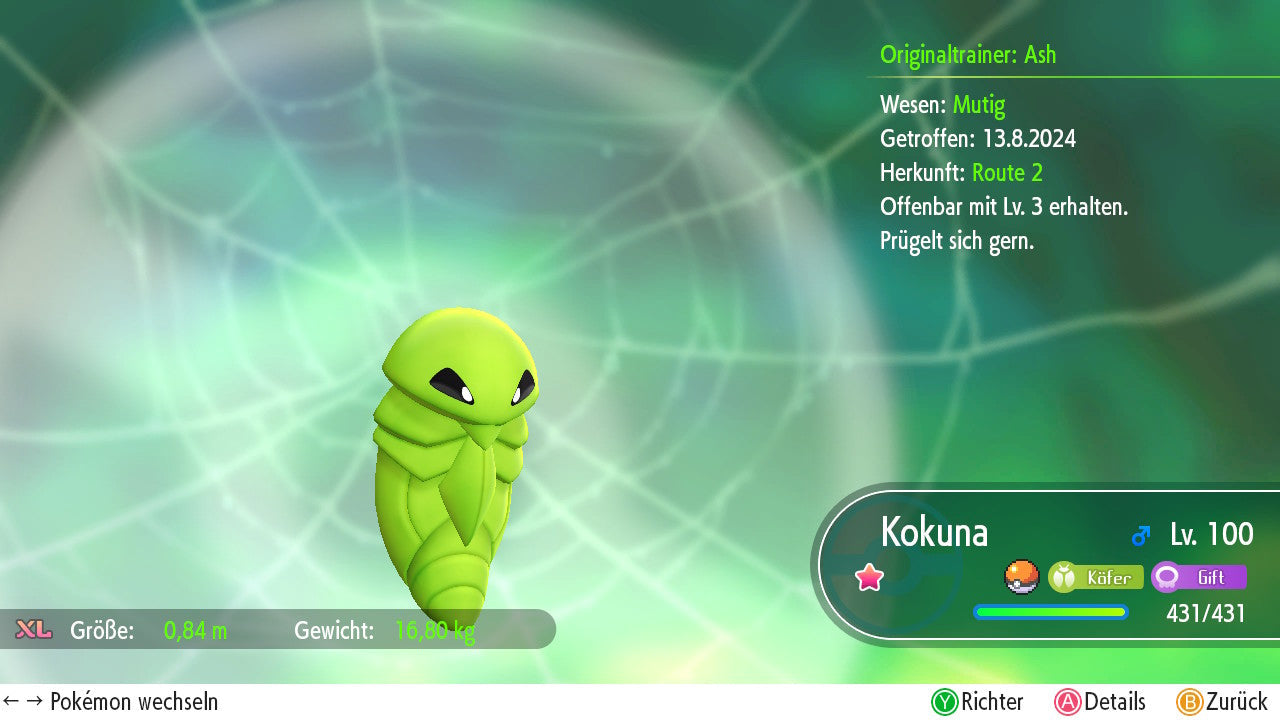The image size is (1280, 720).
Task: Switch Pokémon via the Pokémon wechseln option
Action: pyautogui.click(x=111, y=702)
